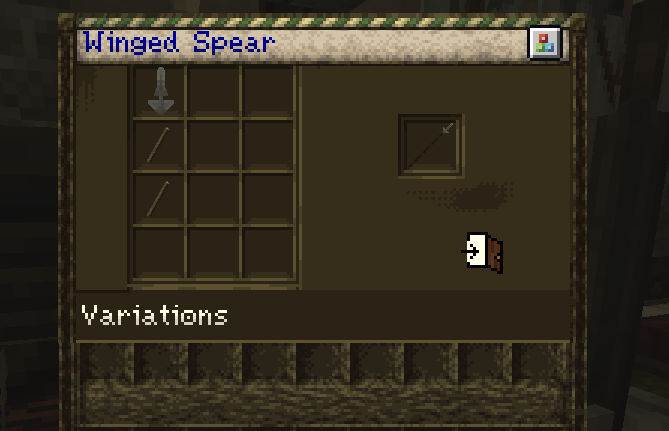Screen dimensions: 669x431
Task: Select the Winged Spear output slot
Action: click(x=430, y=146)
